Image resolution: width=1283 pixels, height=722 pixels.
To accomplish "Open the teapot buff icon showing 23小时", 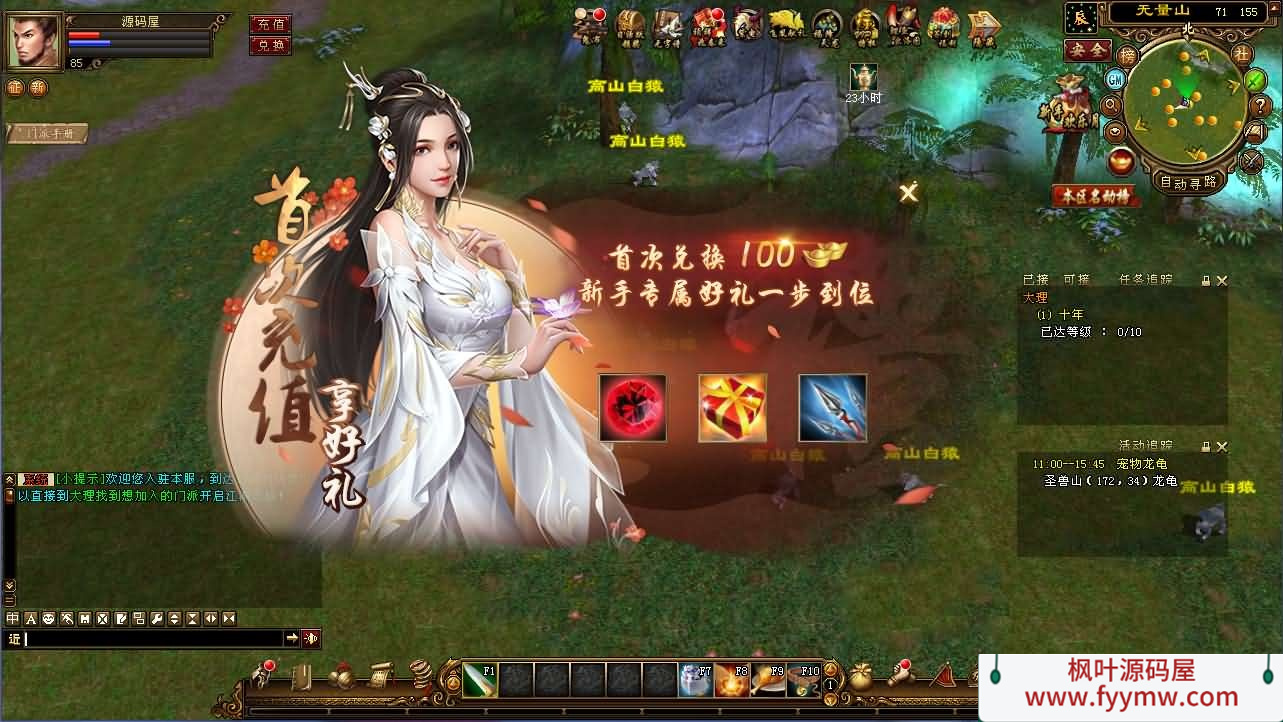I will 863,77.
